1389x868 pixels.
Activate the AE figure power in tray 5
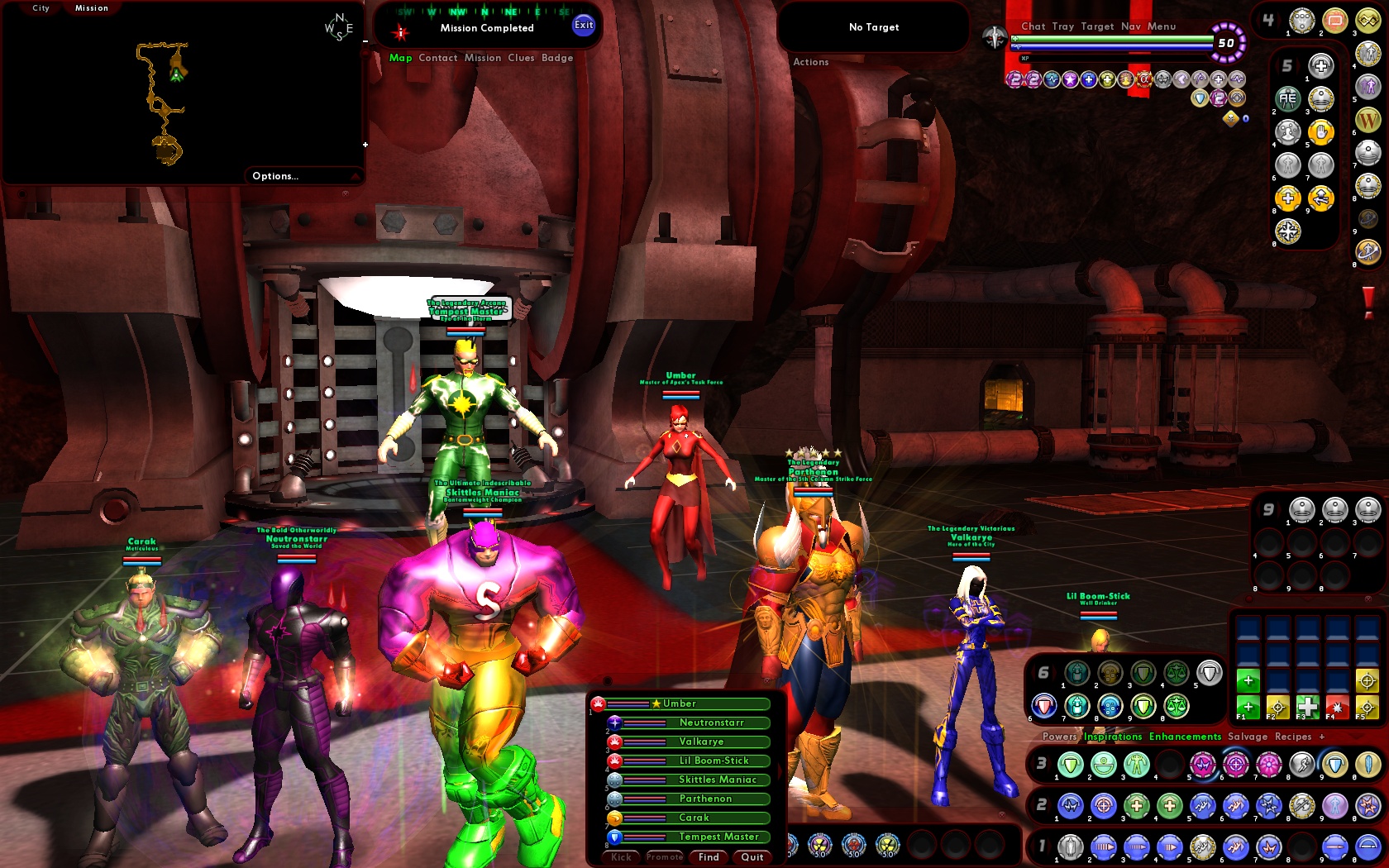(x=1287, y=98)
